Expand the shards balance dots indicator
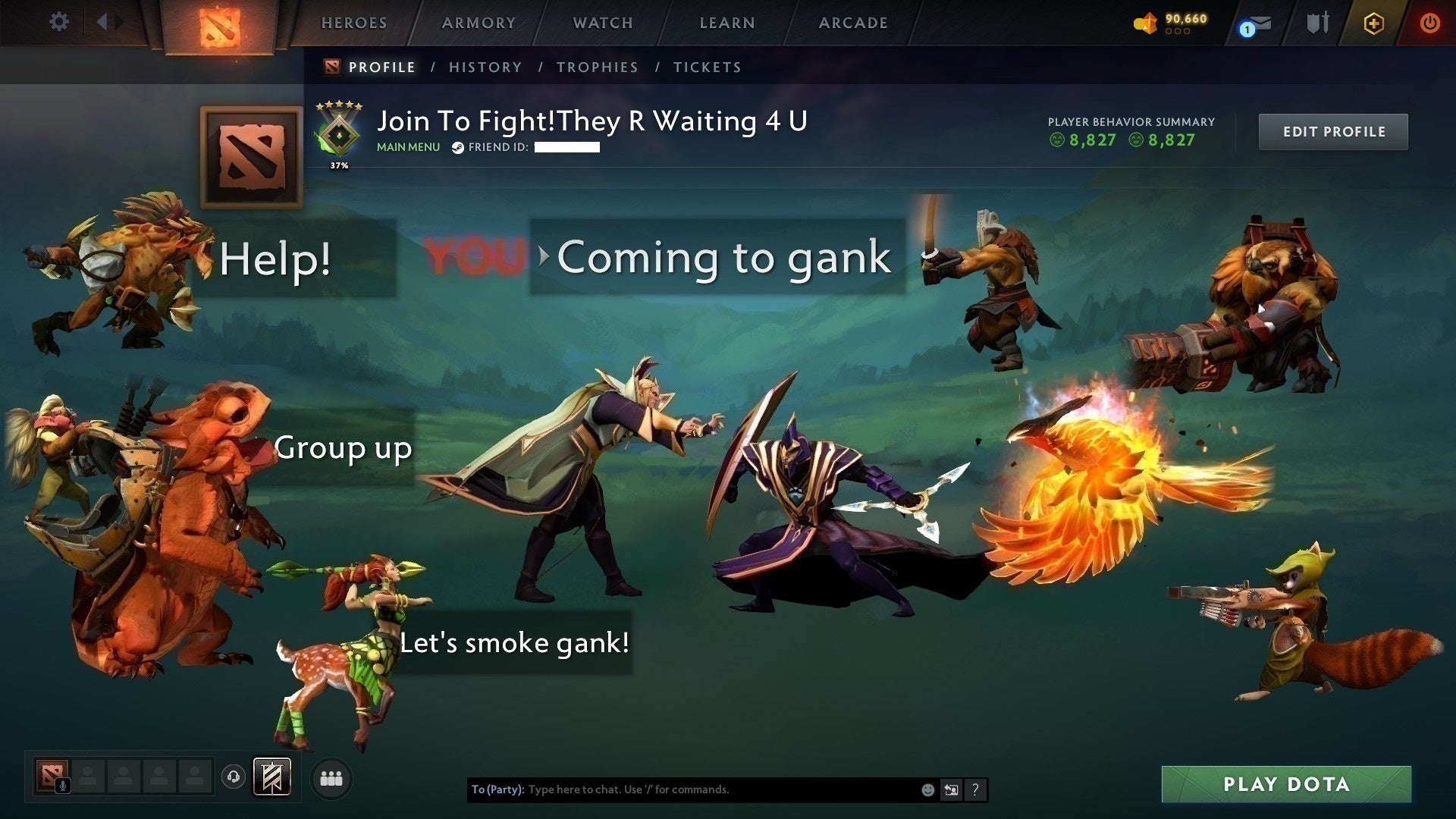The image size is (1456, 819). tap(1176, 33)
